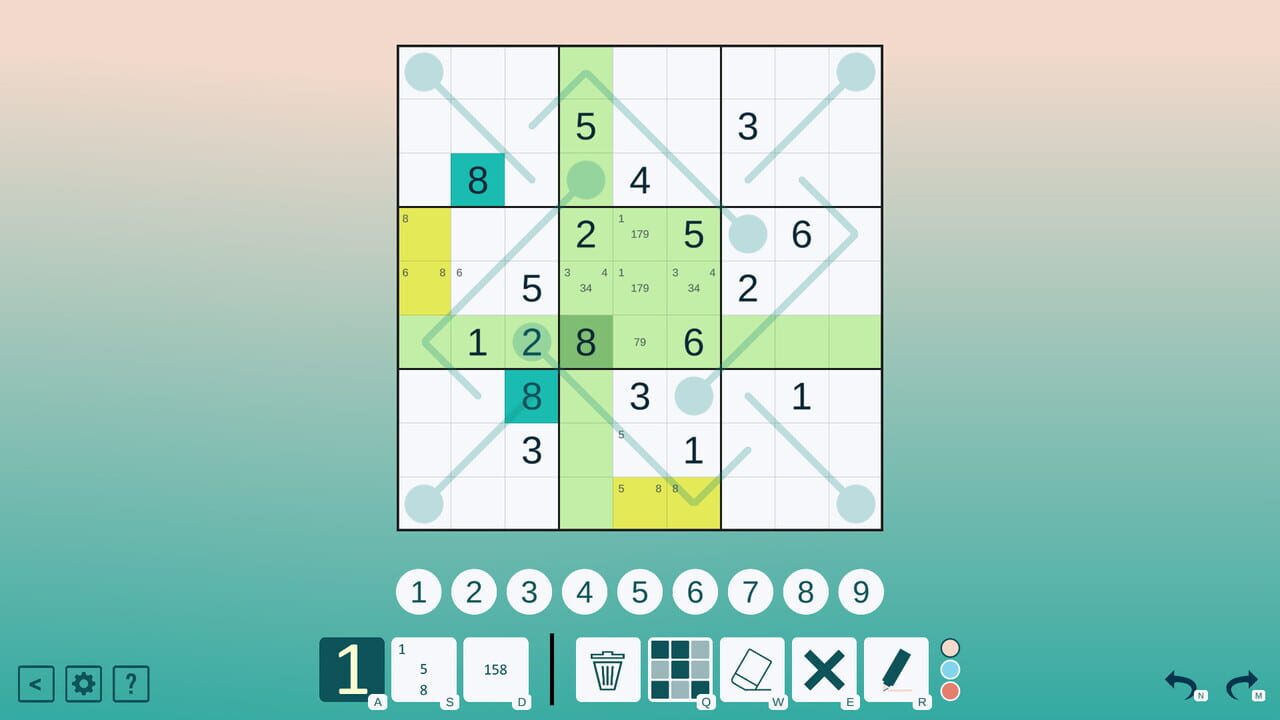Select the eraser tool
This screenshot has height=720, width=1280.
click(752, 669)
